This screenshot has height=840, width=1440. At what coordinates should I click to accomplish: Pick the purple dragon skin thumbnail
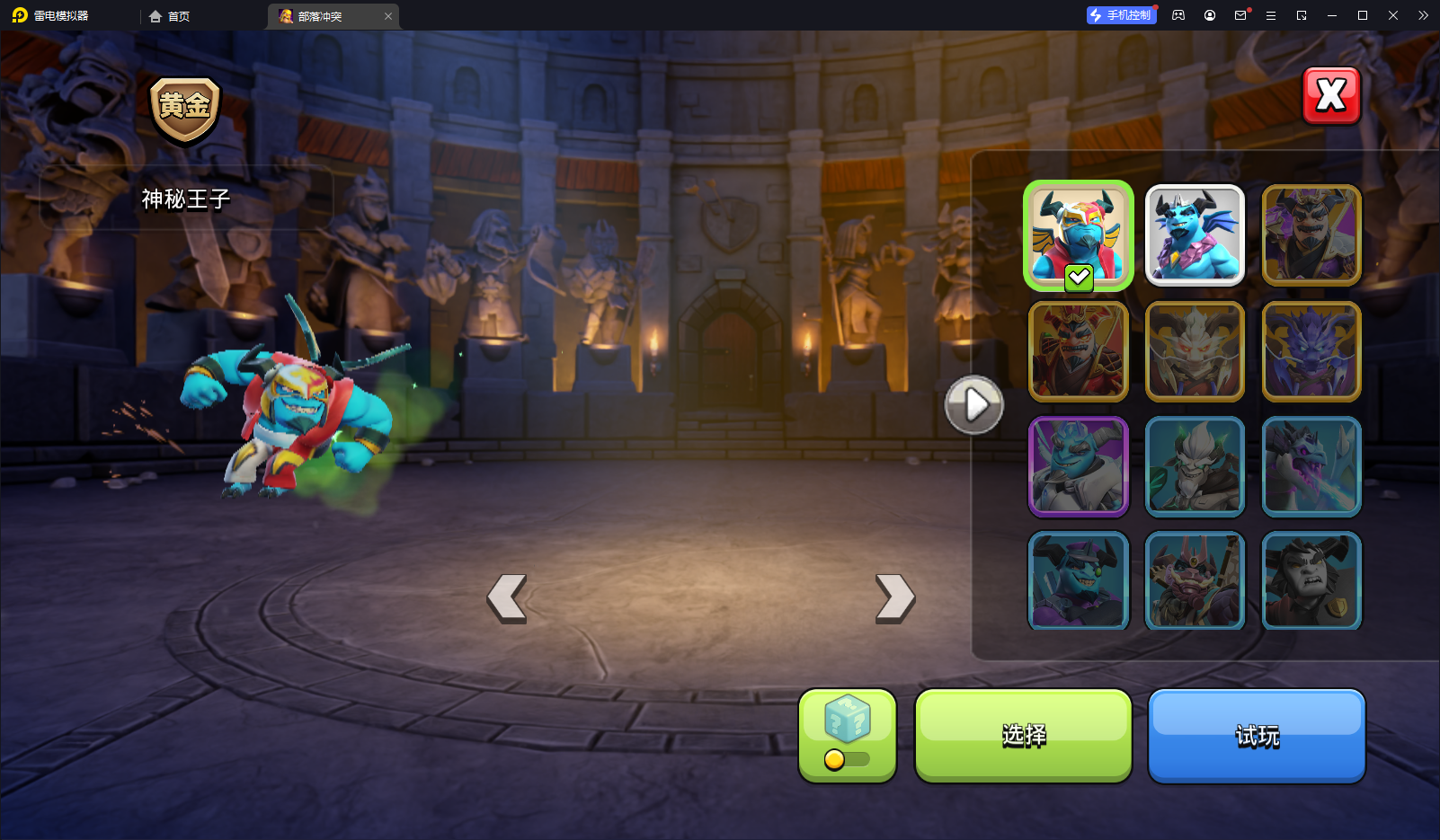pos(1311,351)
